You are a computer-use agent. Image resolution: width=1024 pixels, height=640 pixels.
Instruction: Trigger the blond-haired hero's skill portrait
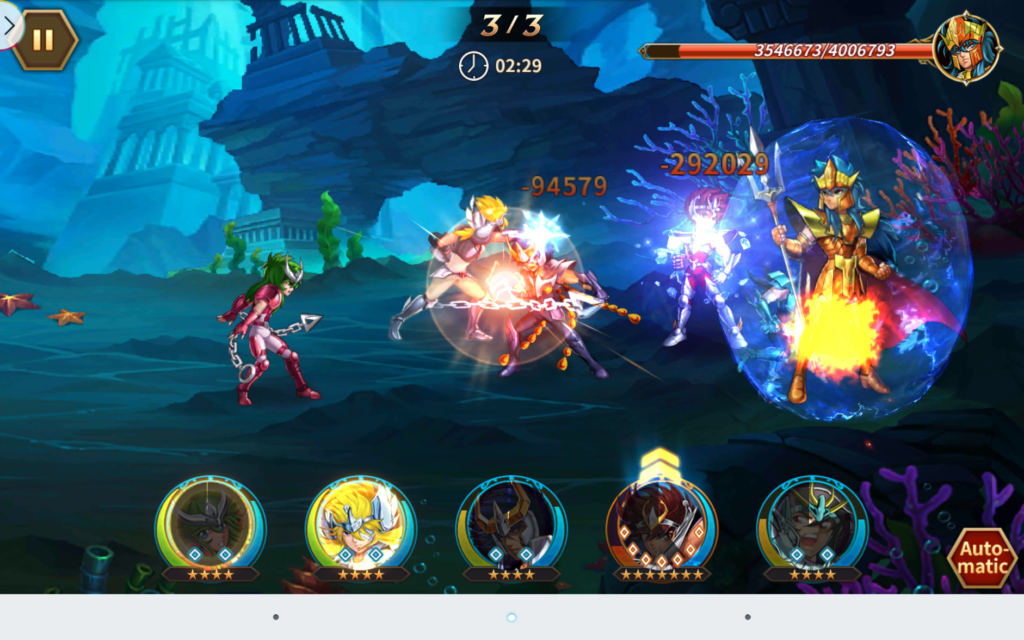pyautogui.click(x=360, y=524)
